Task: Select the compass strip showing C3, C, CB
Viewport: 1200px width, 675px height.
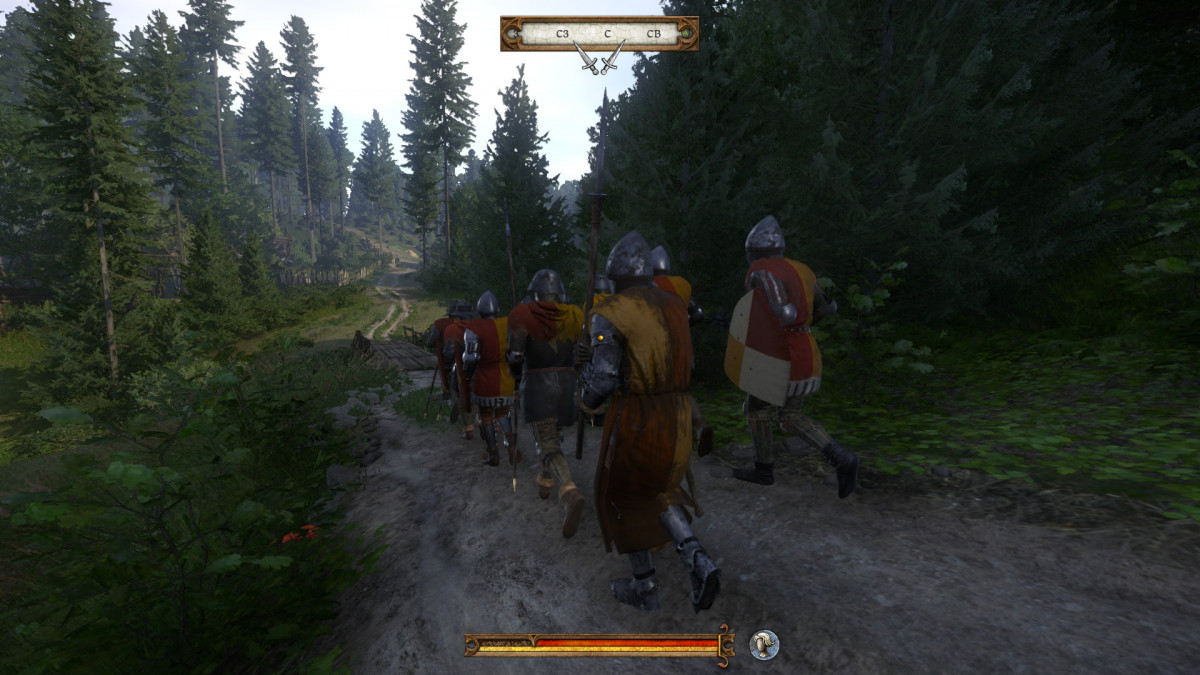Action: (599, 33)
